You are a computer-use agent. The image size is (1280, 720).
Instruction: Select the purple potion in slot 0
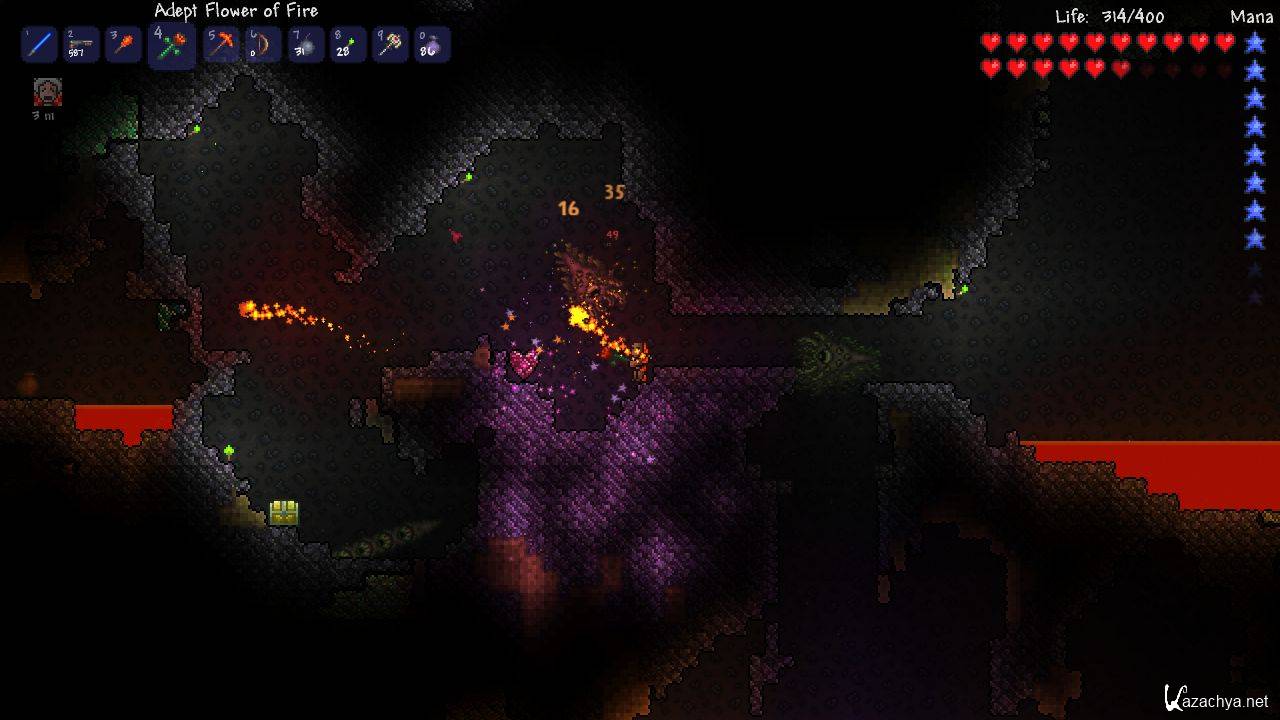pos(432,45)
